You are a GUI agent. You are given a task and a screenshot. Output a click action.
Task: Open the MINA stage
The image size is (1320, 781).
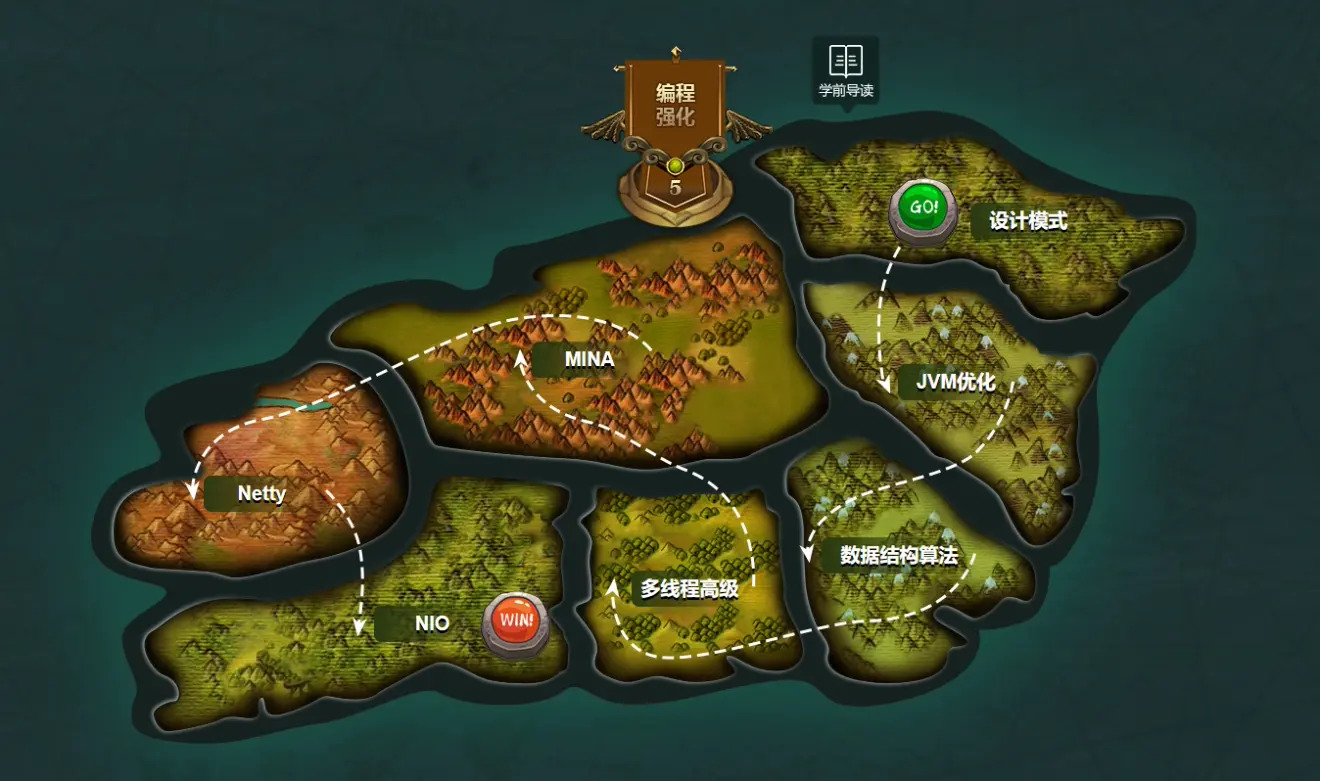[x=587, y=359]
